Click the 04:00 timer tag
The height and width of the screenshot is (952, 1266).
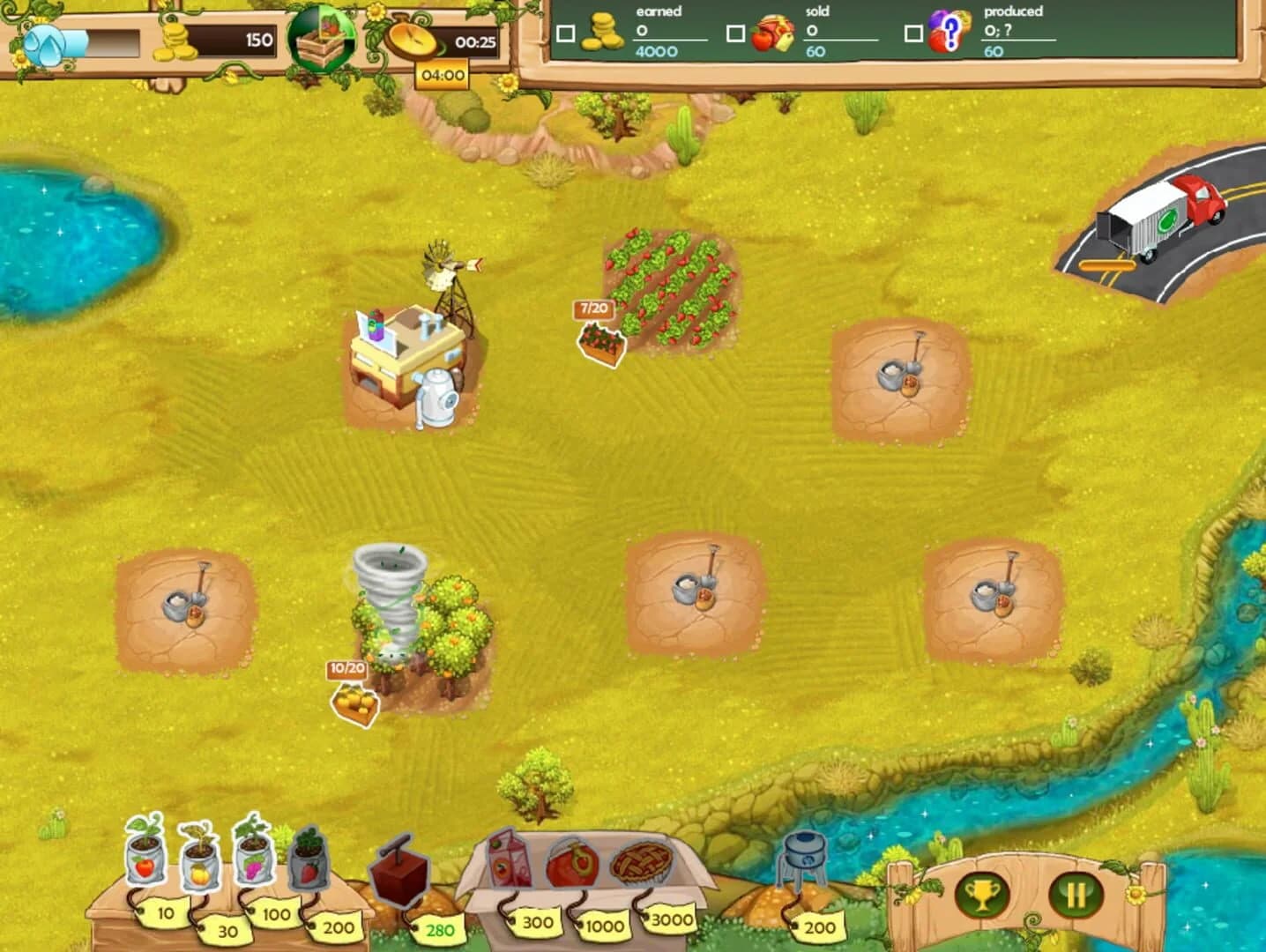click(x=443, y=75)
